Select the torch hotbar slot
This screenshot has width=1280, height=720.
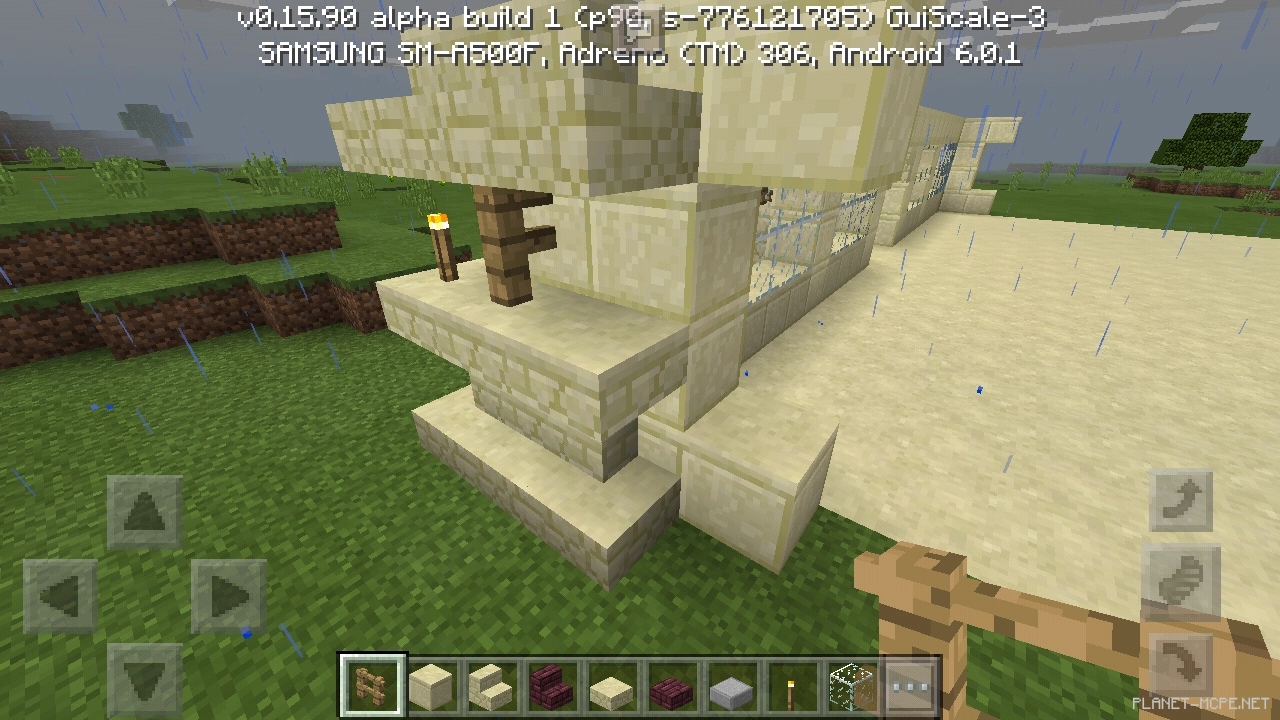(789, 686)
